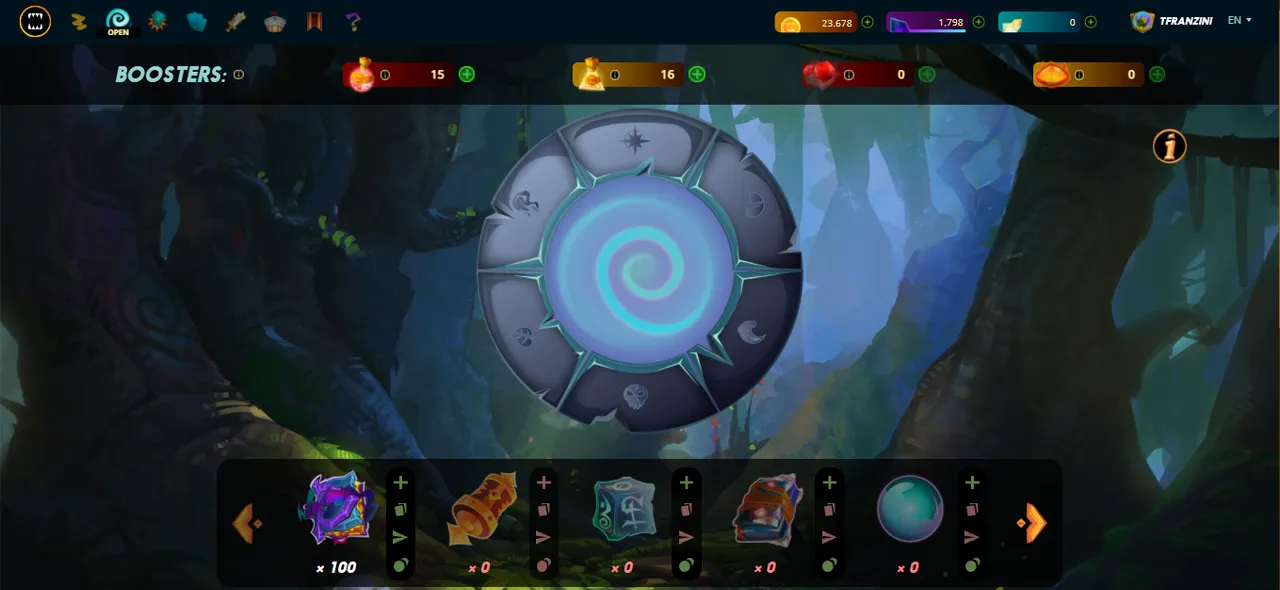This screenshot has width=1280, height=590.
Task: Add more to the 1,798 purple currency balance
Action: [x=978, y=22]
